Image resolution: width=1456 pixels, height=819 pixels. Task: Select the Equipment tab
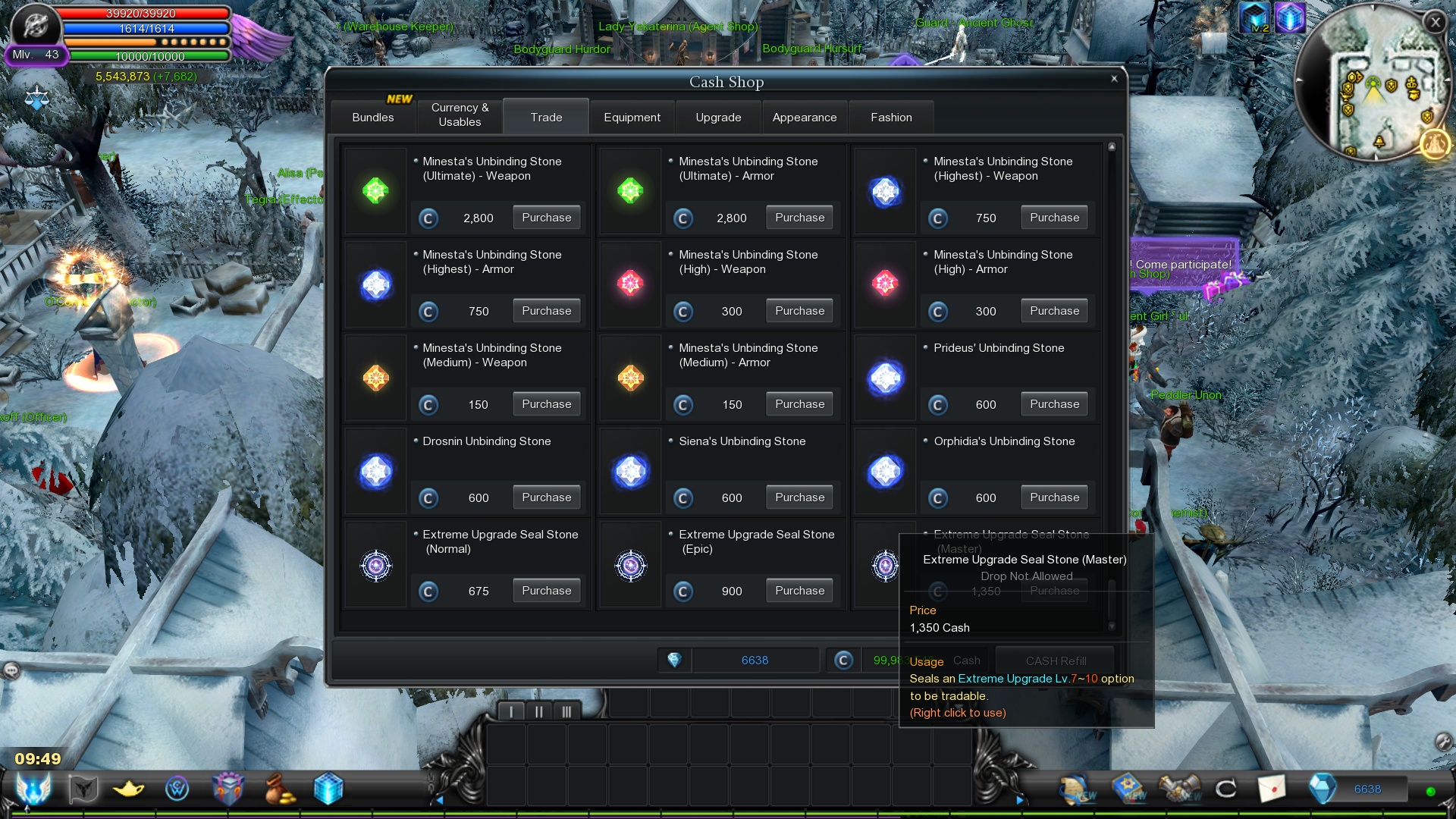(x=632, y=118)
